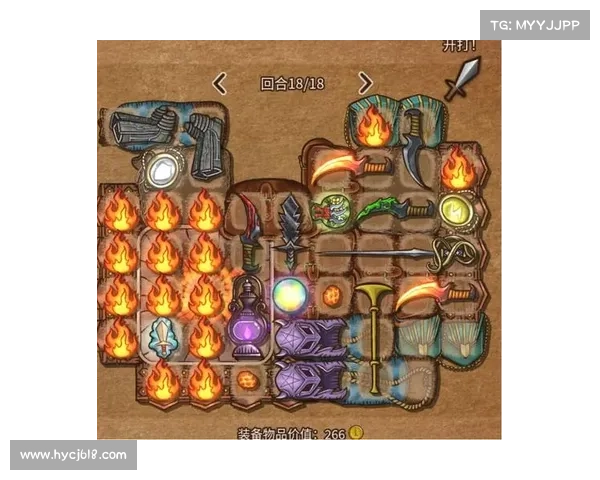
Task: Select the steel chest armor item
Action: [141, 130]
